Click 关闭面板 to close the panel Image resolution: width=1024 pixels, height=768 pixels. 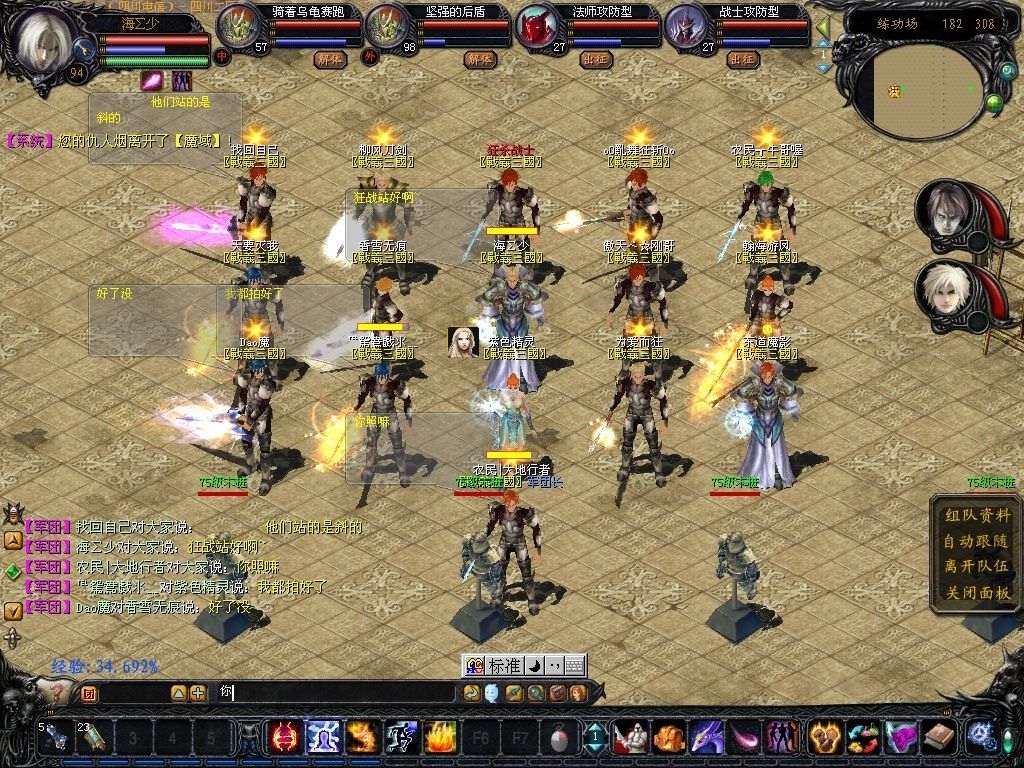(977, 592)
